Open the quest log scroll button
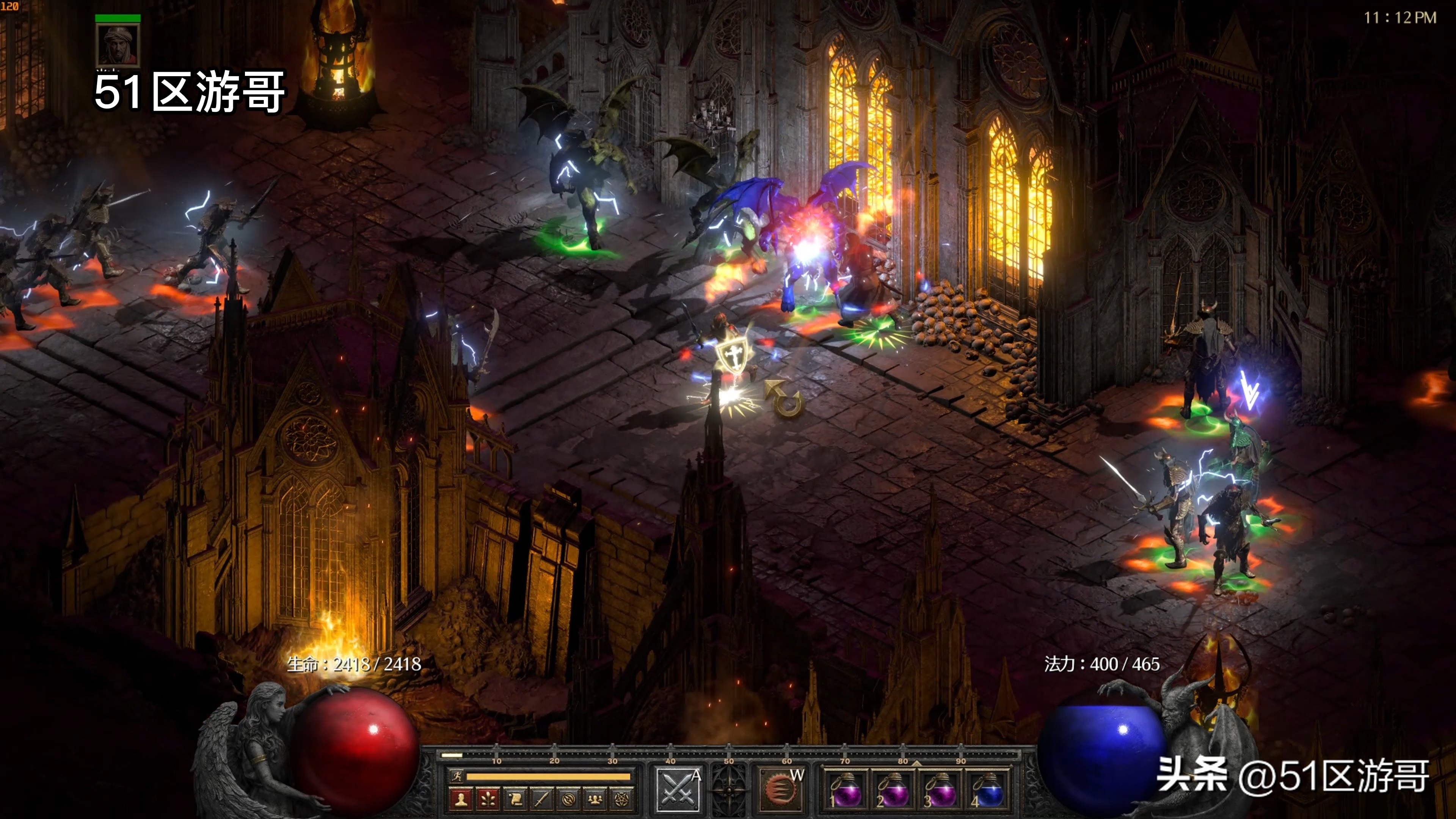Image resolution: width=1456 pixels, height=819 pixels. (515, 799)
